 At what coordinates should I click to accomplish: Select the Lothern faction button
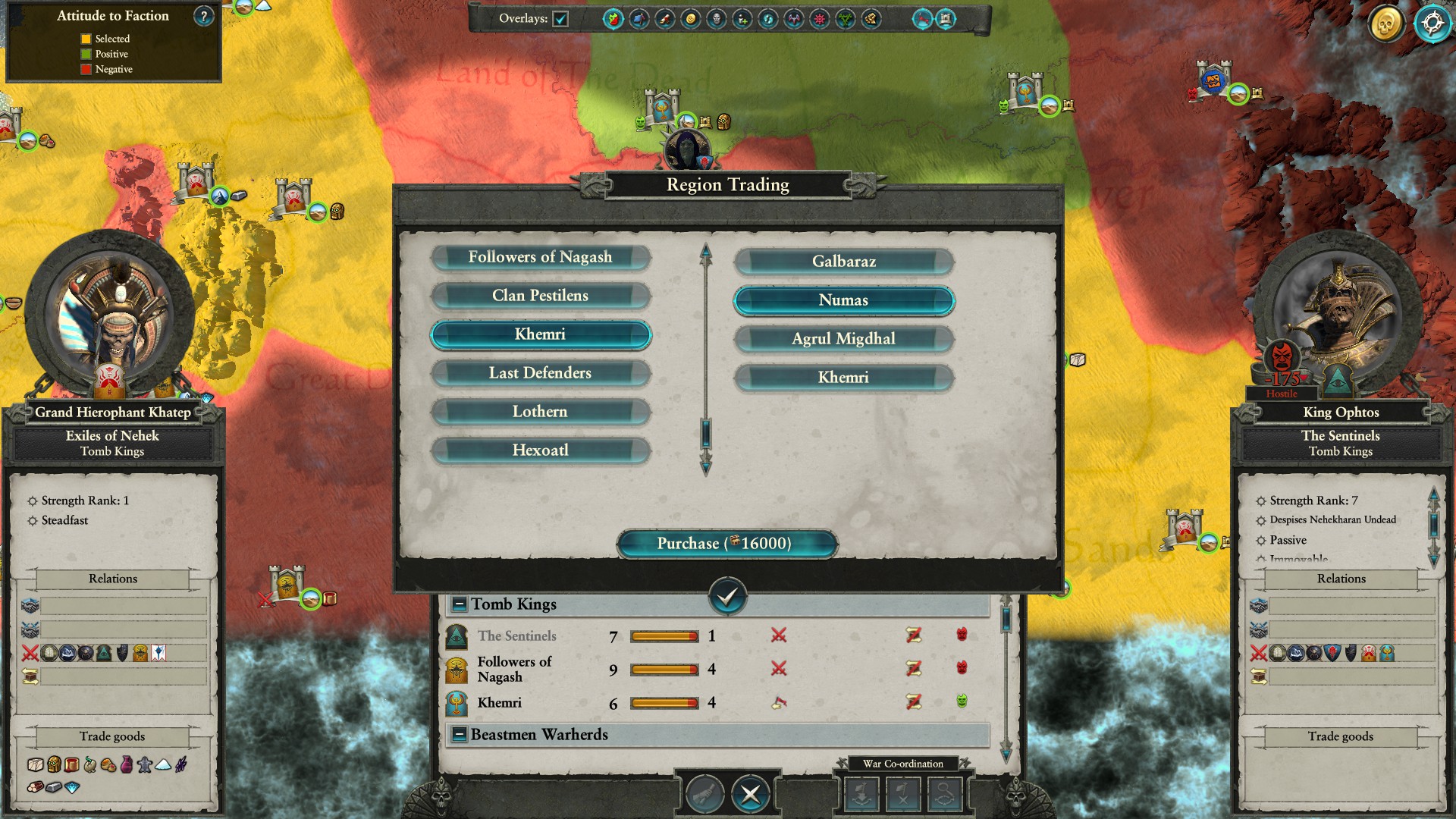540,412
